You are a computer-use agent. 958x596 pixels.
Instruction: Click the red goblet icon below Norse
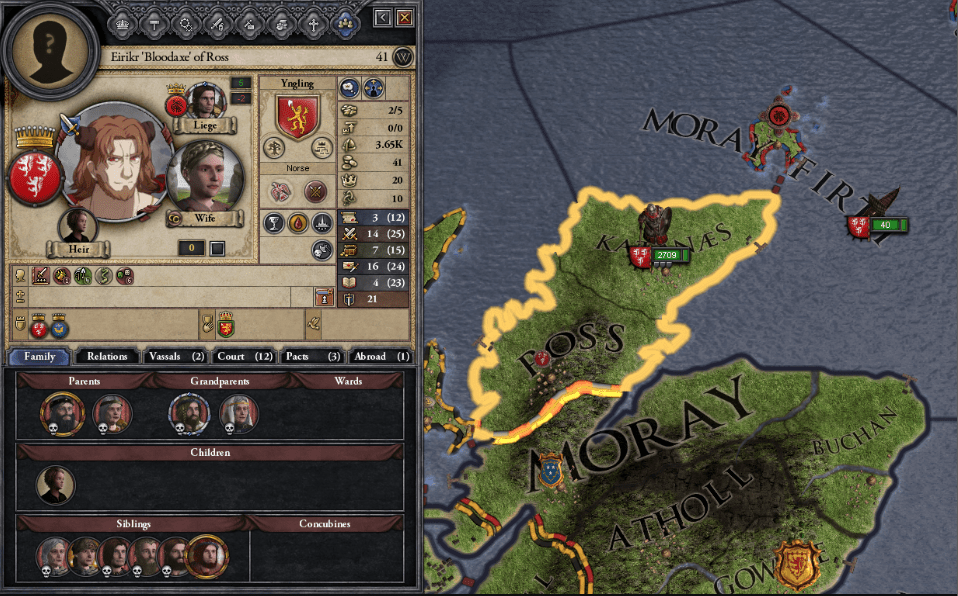click(272, 224)
